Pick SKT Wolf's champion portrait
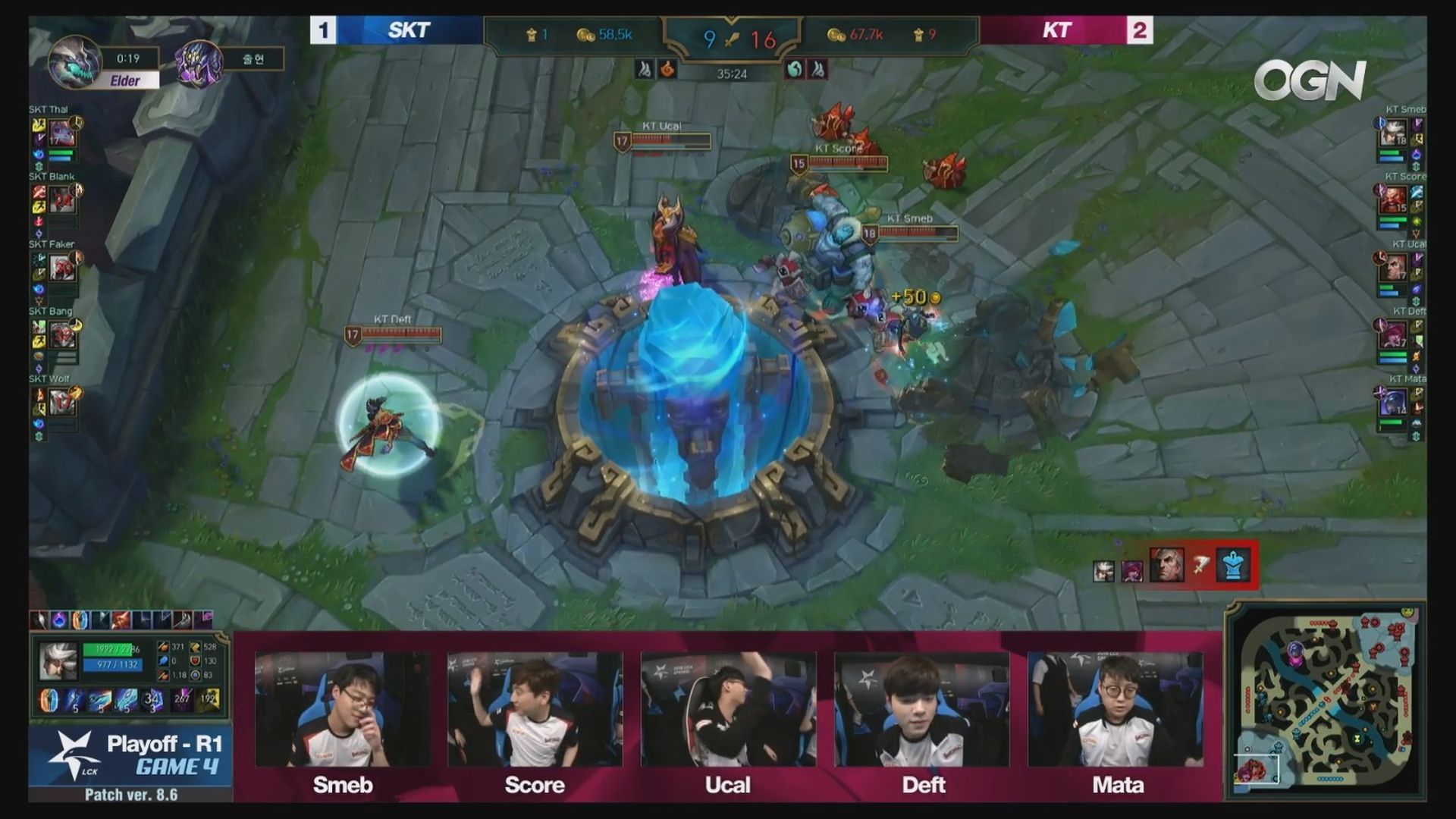1456x819 pixels. tap(62, 401)
